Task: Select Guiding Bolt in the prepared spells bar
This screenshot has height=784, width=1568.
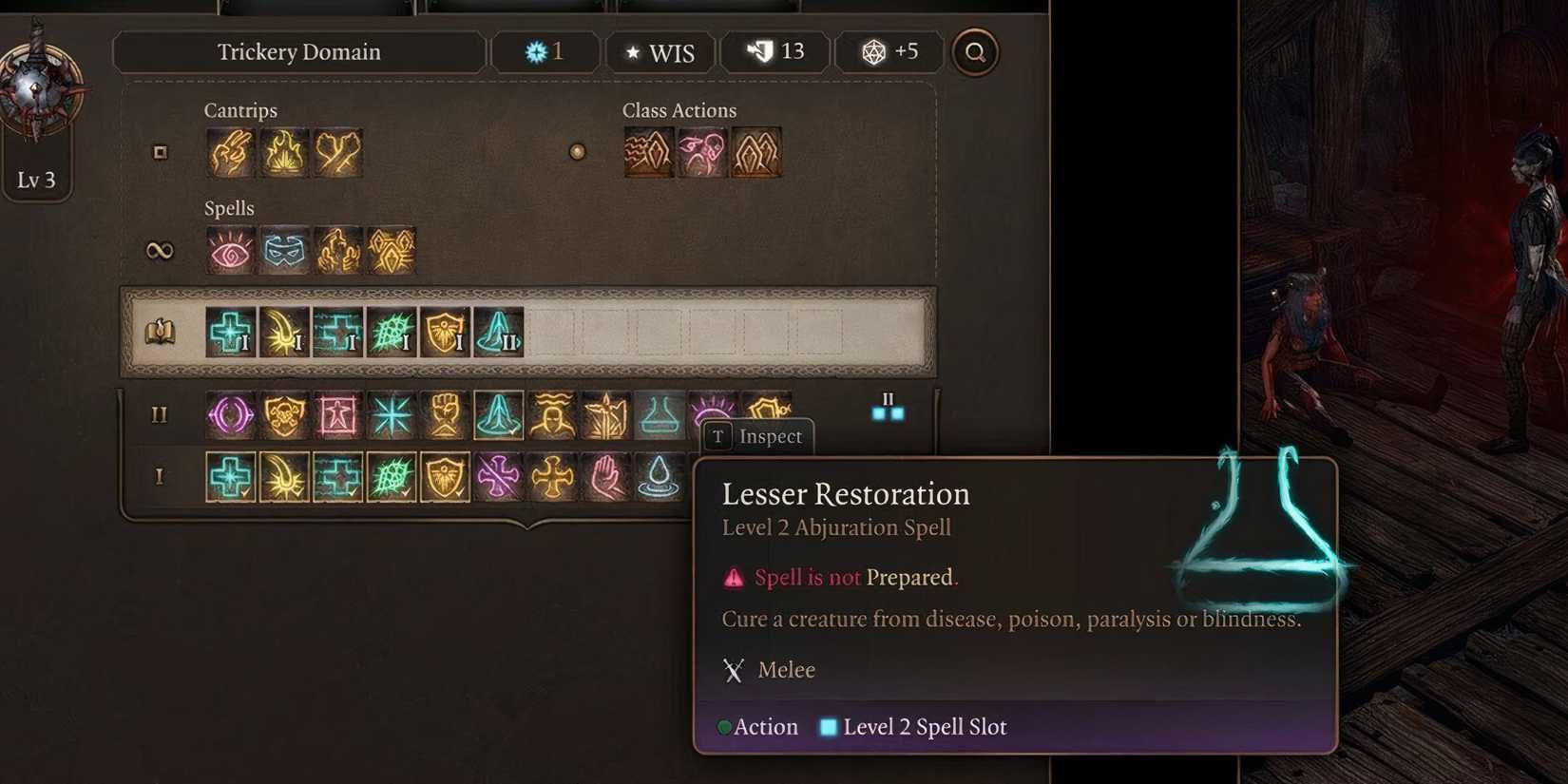Action: tap(283, 333)
